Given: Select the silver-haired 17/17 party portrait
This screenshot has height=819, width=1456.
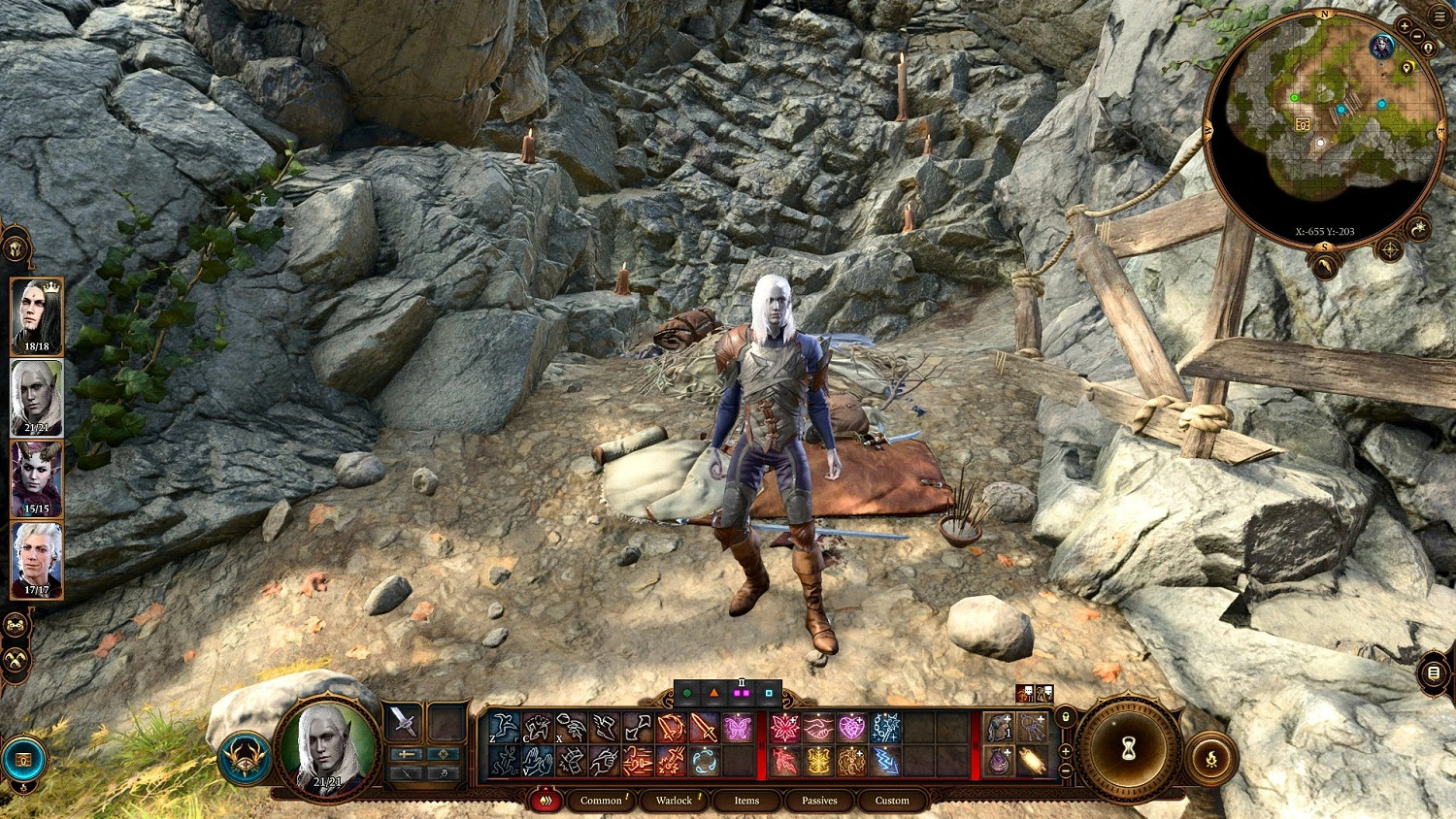Looking at the screenshot, I should coord(37,560).
